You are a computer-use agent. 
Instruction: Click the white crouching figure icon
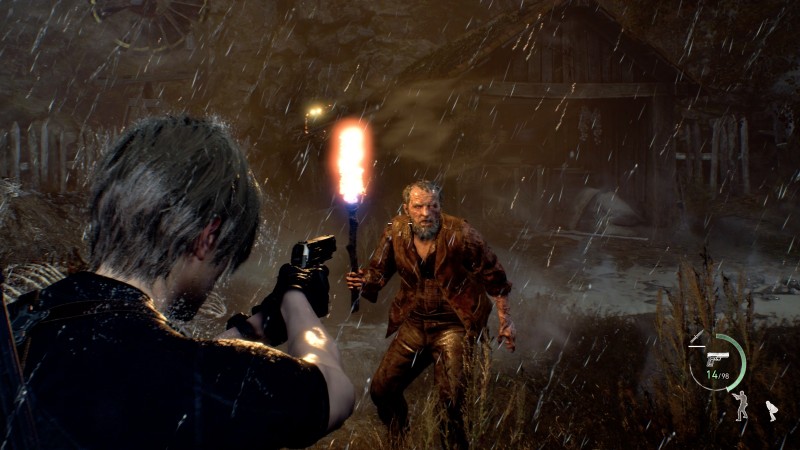tap(771, 409)
